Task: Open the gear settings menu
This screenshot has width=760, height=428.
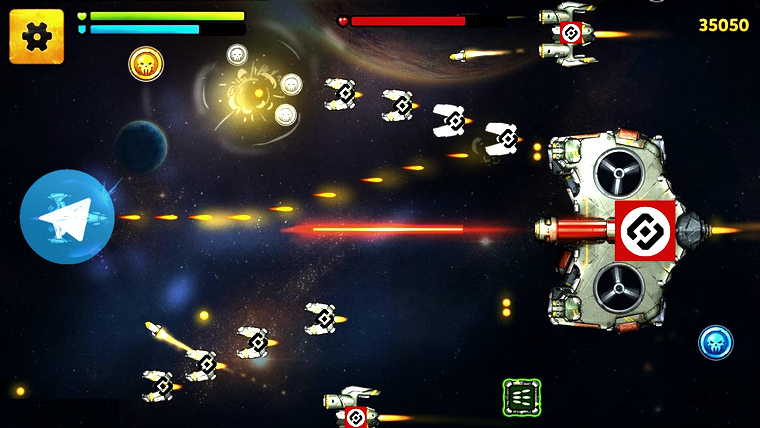Action: tap(36, 37)
